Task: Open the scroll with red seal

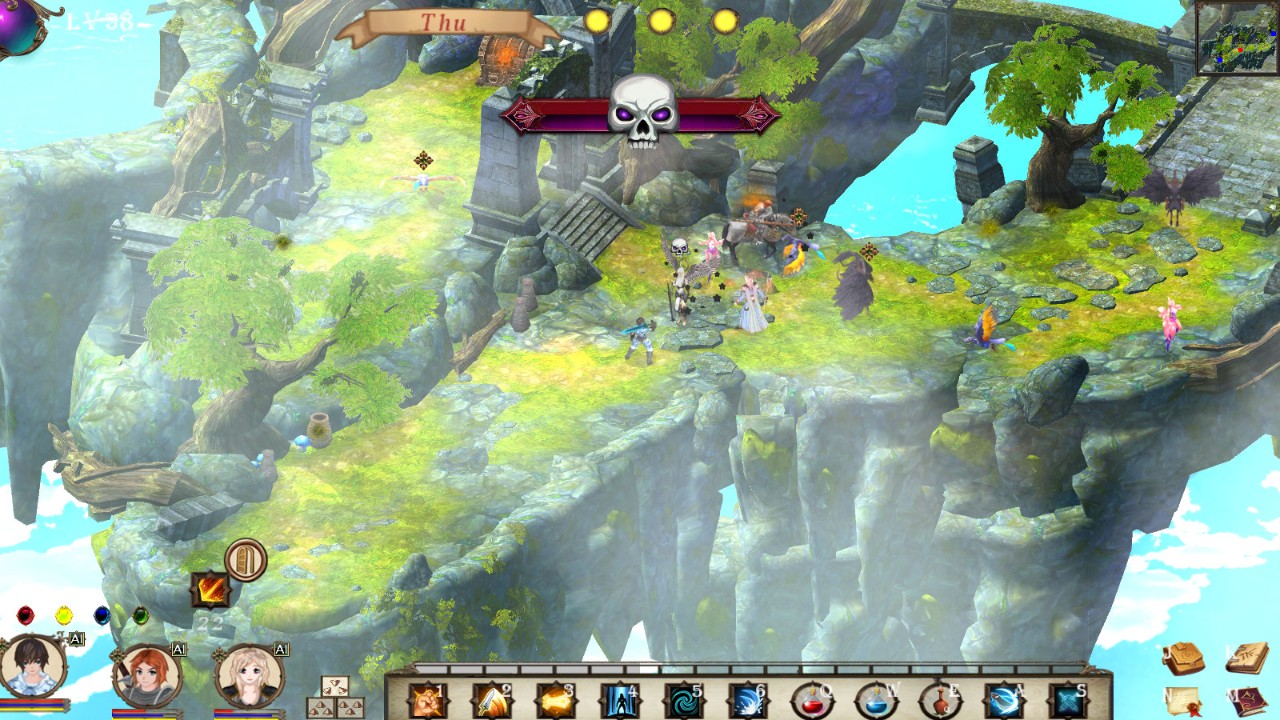Action: tap(1184, 700)
